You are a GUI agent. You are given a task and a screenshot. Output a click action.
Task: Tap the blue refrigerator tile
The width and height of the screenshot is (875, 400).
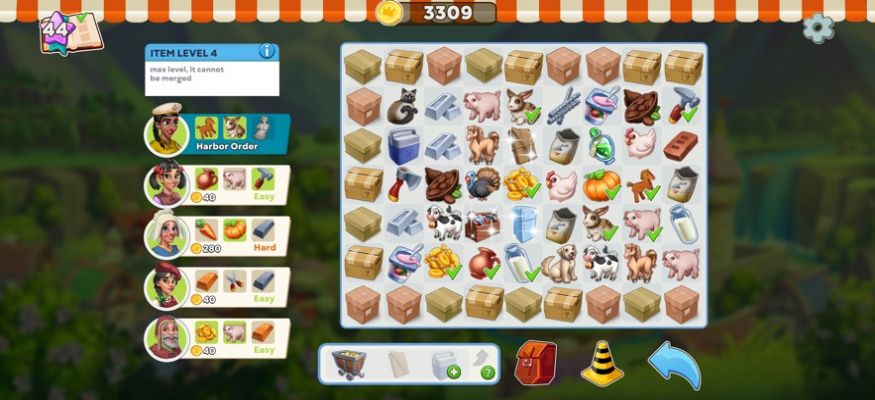pos(523,224)
